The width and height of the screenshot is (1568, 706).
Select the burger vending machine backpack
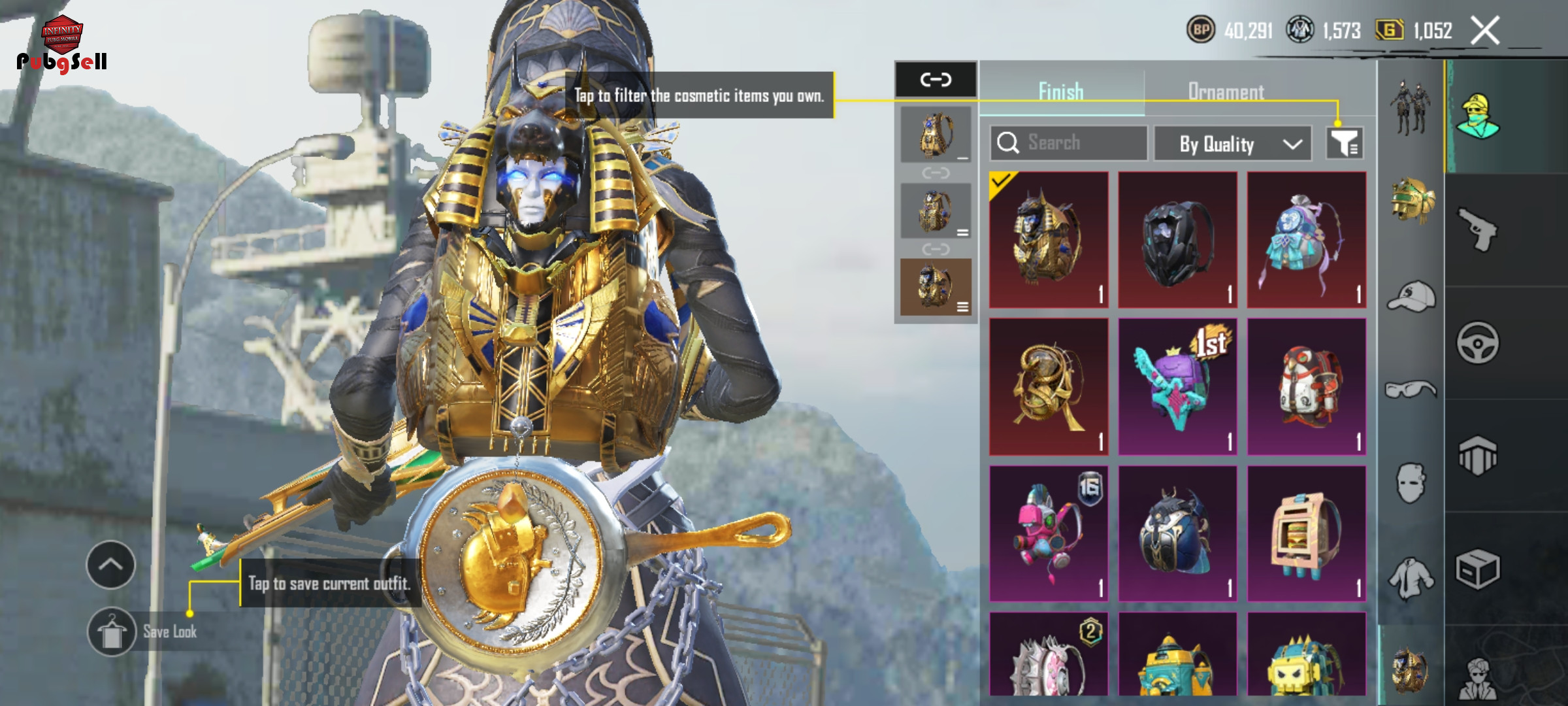pyautogui.click(x=1306, y=533)
